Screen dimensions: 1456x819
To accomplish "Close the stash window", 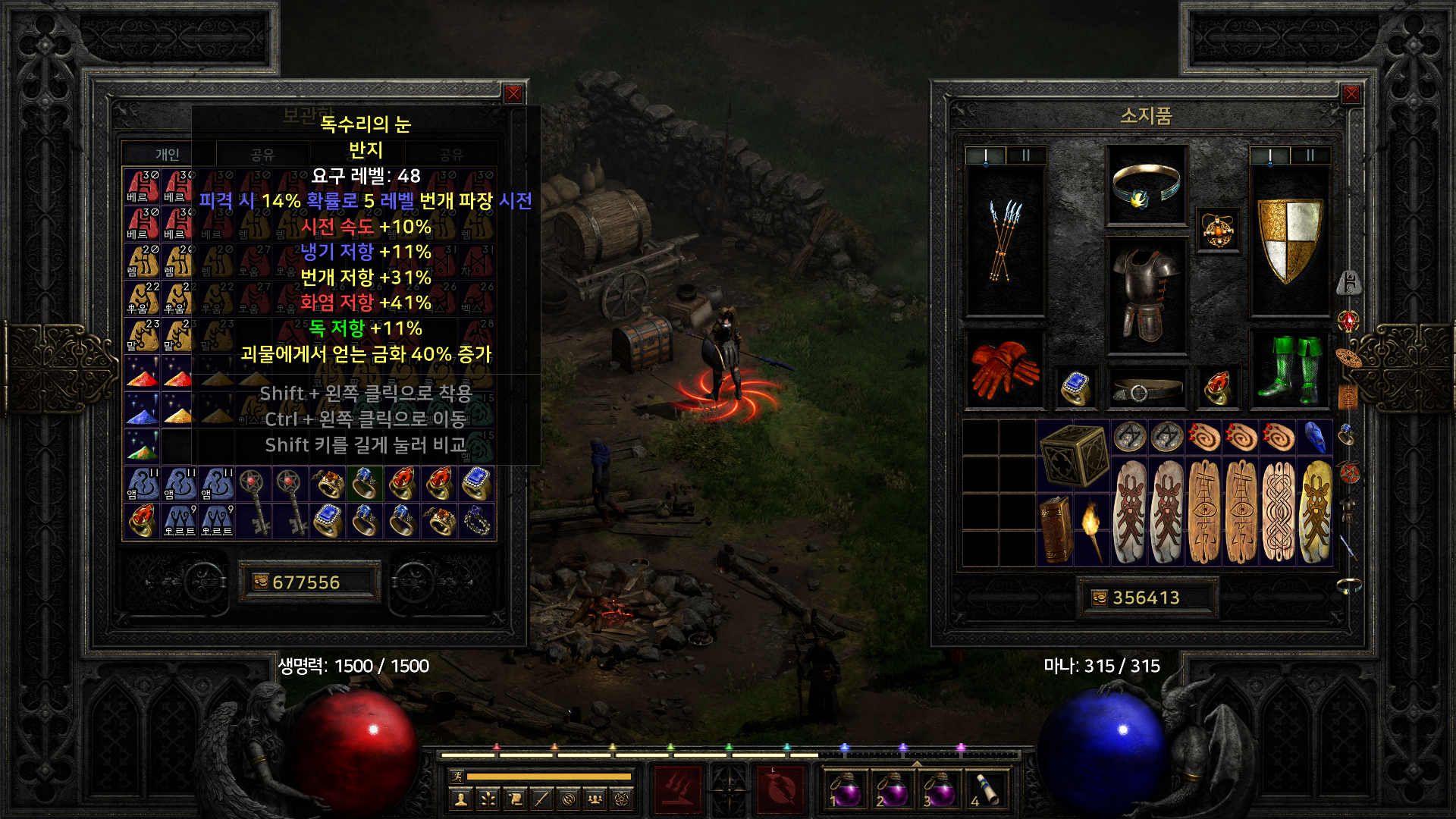I will [x=513, y=94].
